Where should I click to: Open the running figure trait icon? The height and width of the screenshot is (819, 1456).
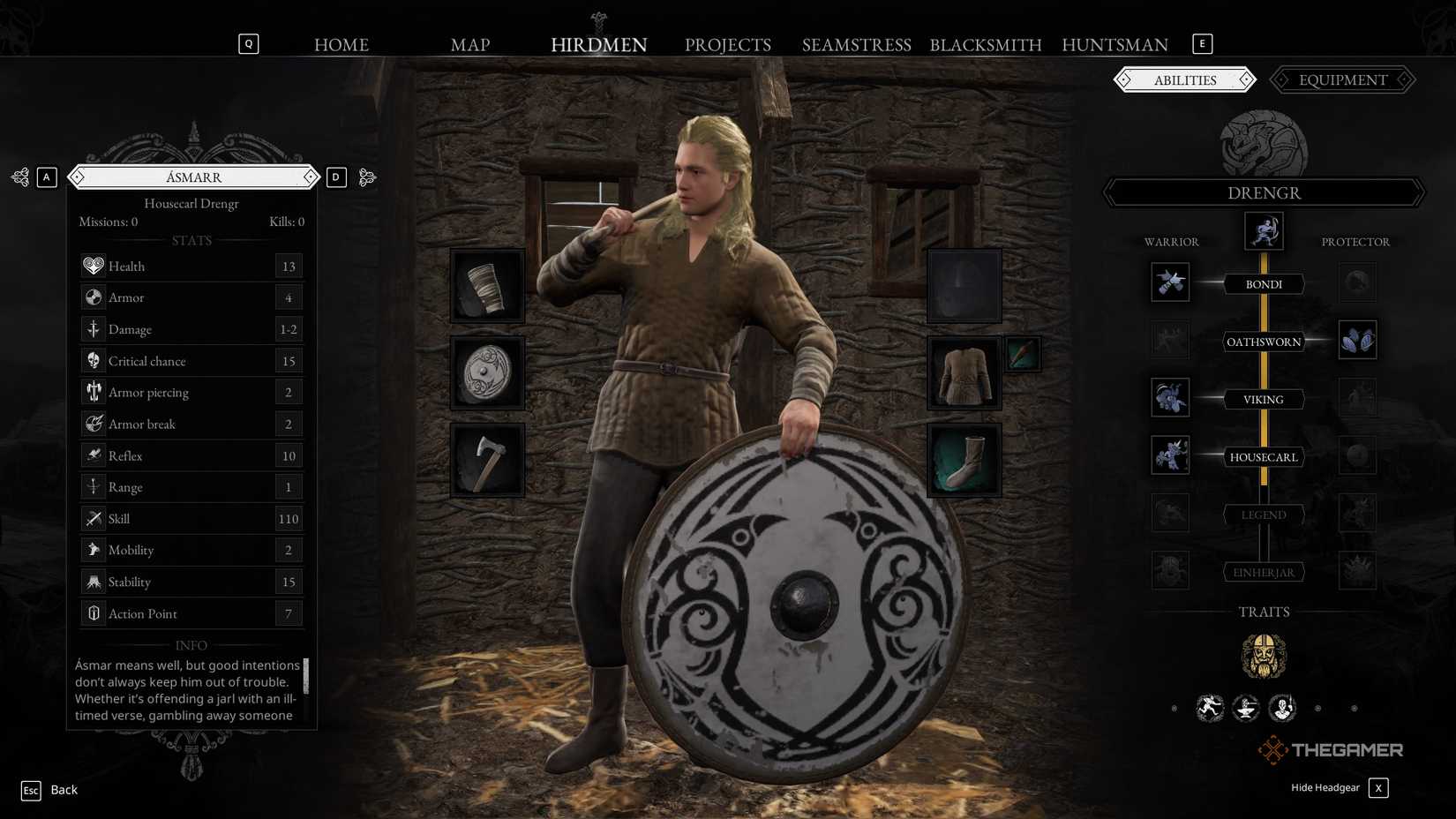click(1210, 707)
